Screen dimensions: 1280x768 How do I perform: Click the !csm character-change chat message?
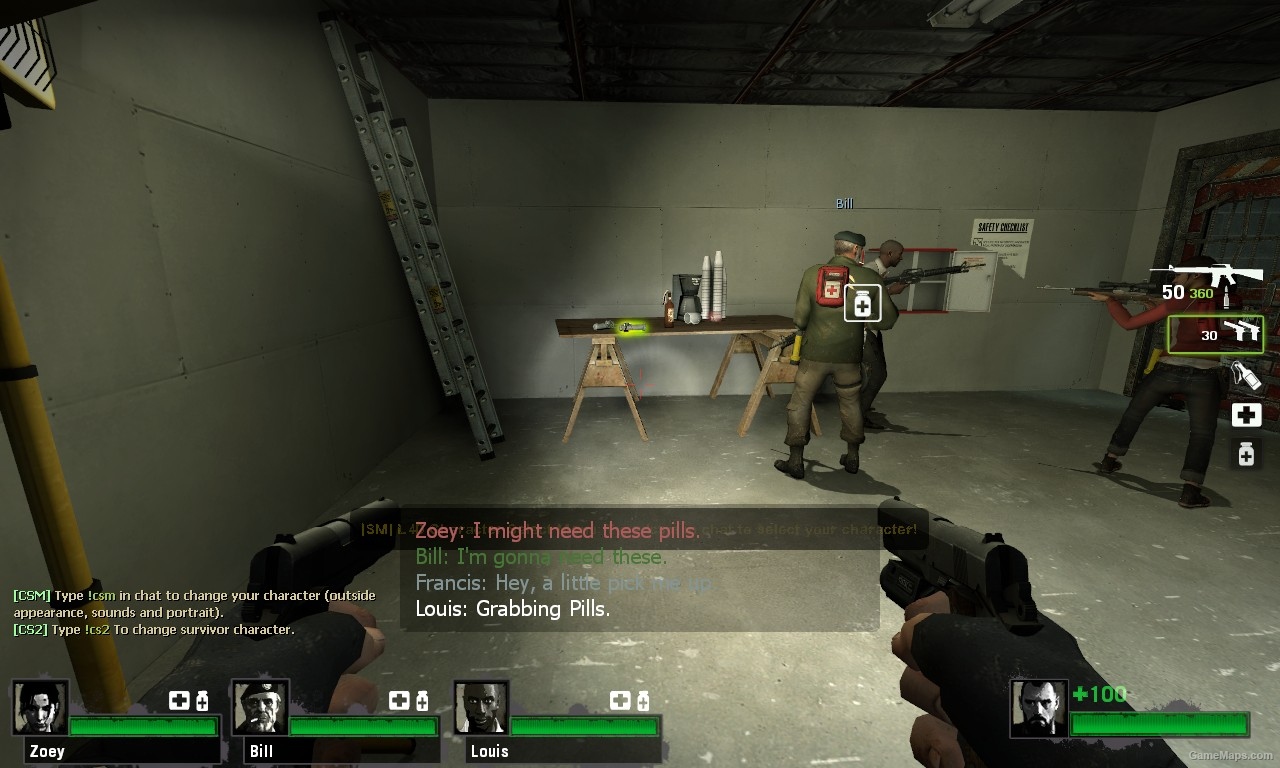195,603
